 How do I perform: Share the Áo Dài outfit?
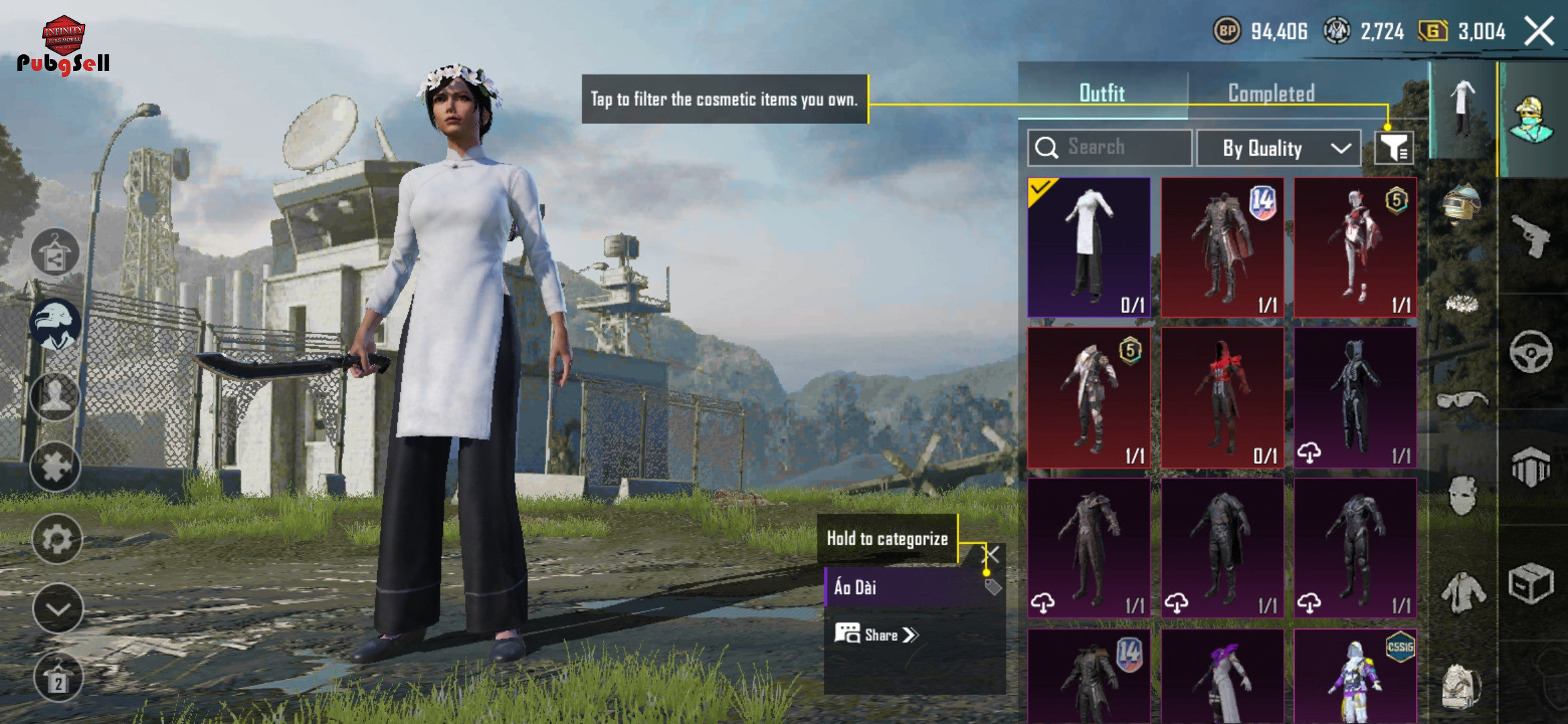[876, 635]
